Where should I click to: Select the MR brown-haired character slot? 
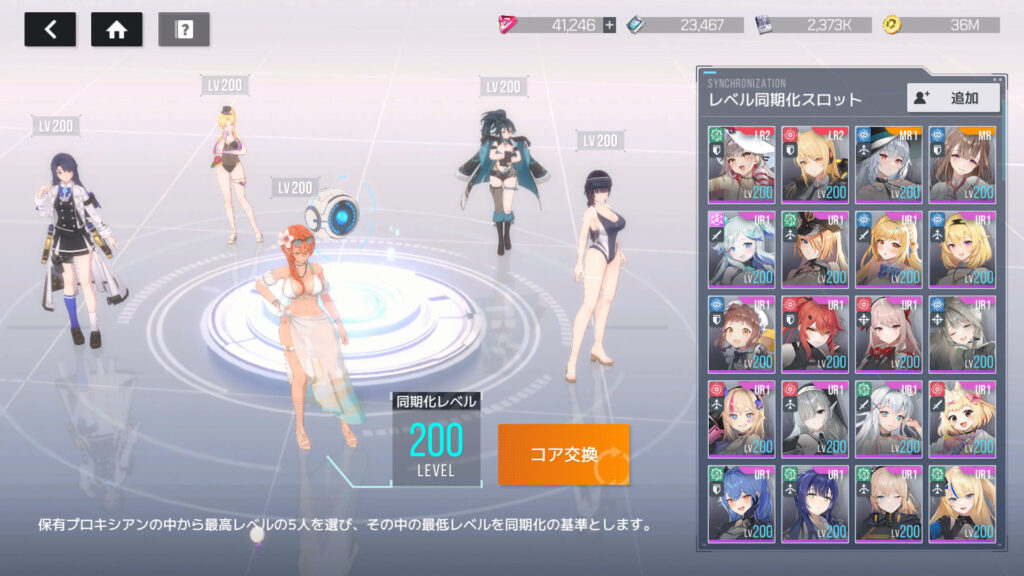(x=961, y=165)
